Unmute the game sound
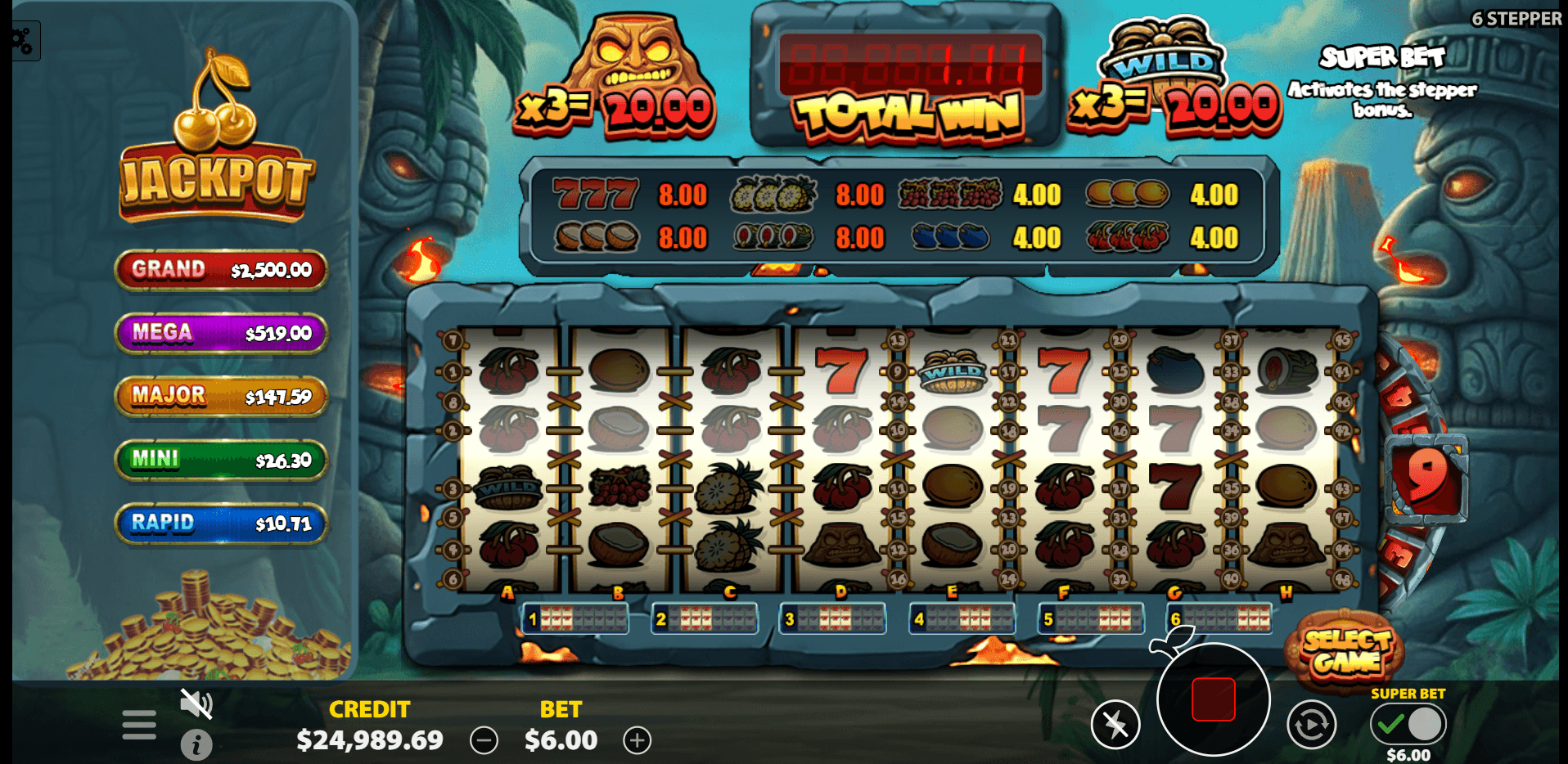Screen dimensions: 1568x764 click(196, 703)
